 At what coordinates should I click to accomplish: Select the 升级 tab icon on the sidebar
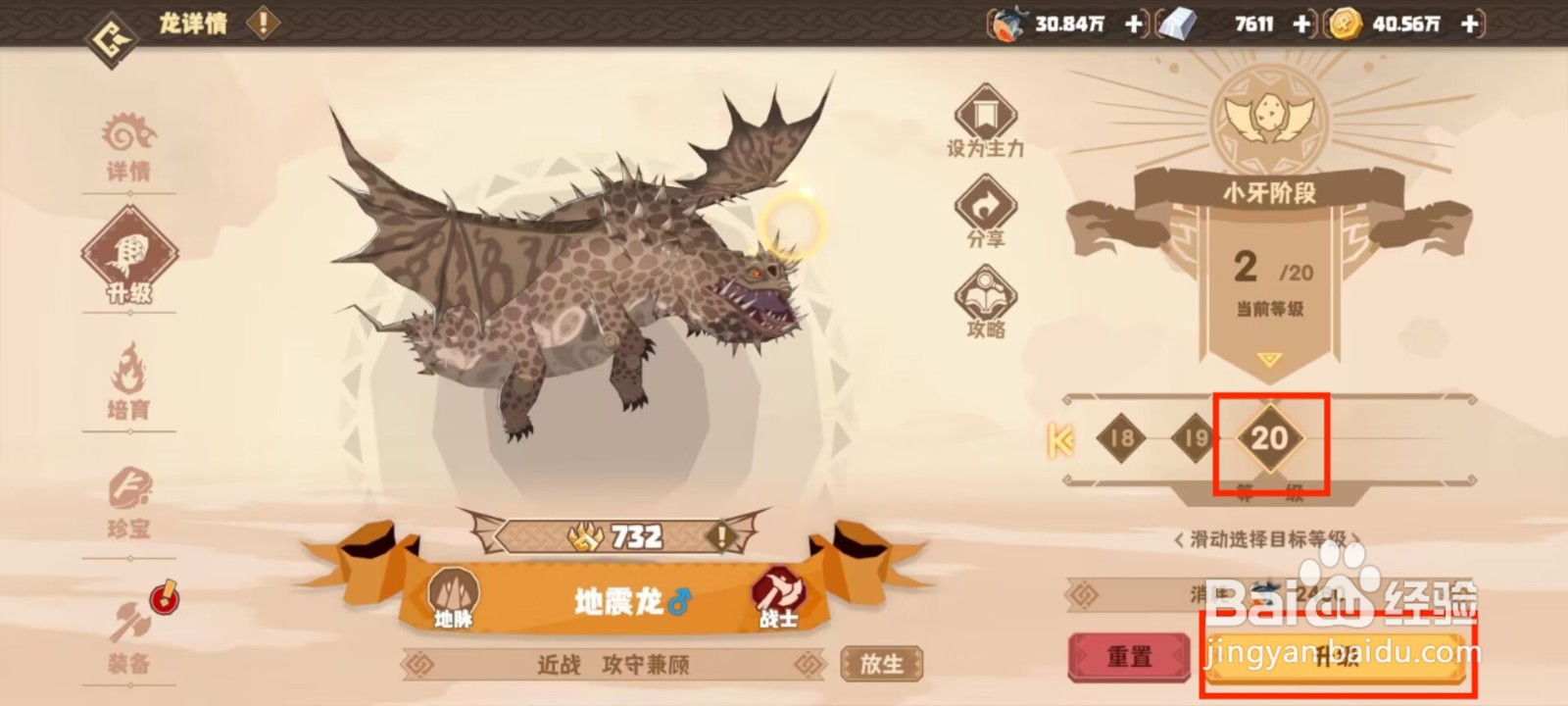pos(132,257)
